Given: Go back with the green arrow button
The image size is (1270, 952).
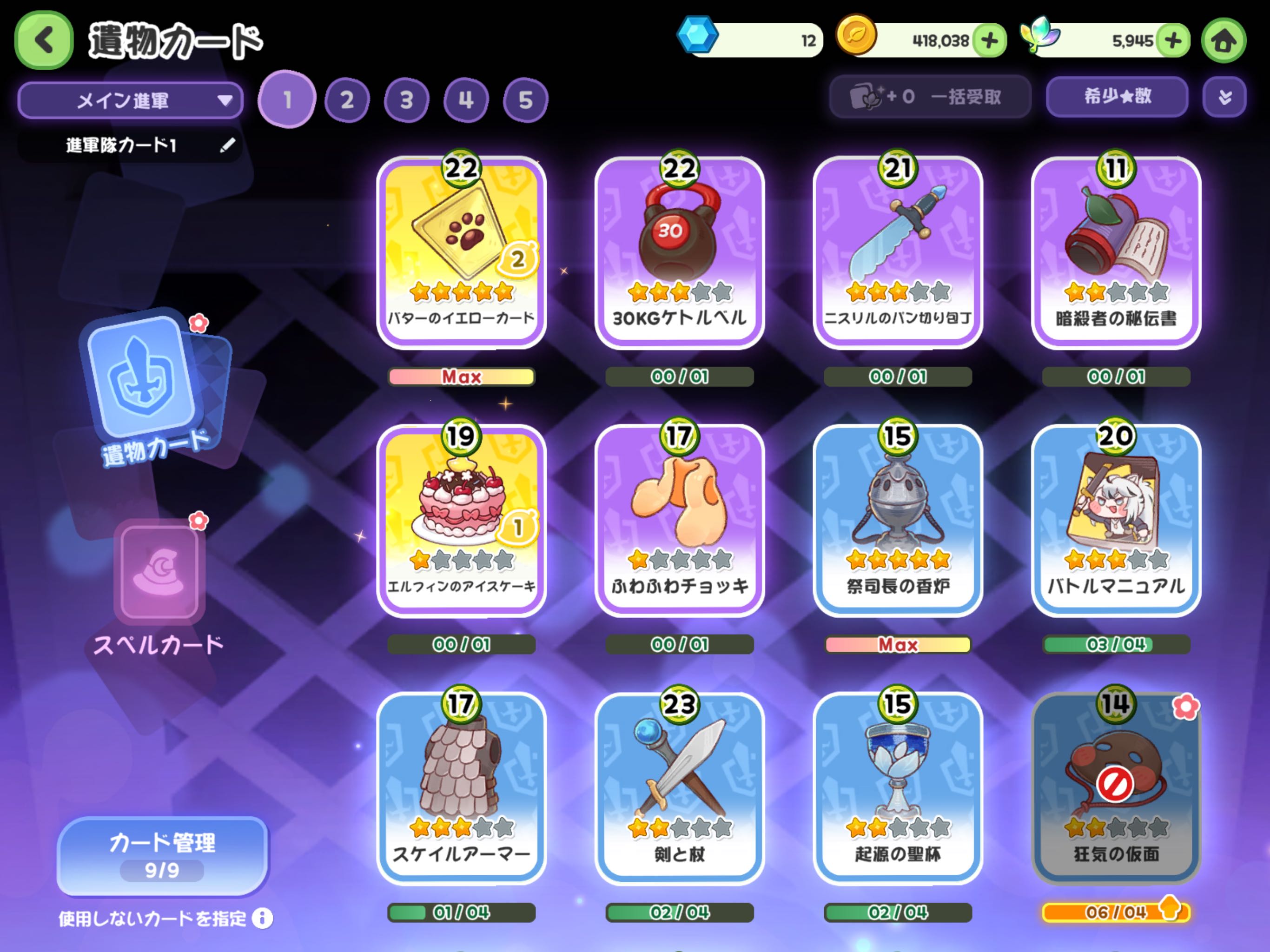Looking at the screenshot, I should (x=44, y=40).
